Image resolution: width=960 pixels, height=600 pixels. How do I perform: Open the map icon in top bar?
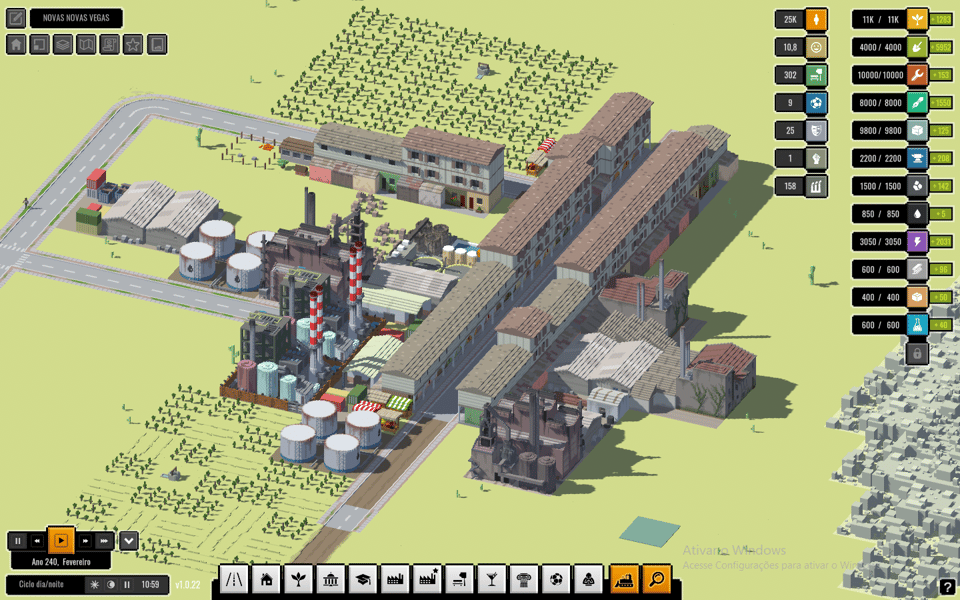86,45
